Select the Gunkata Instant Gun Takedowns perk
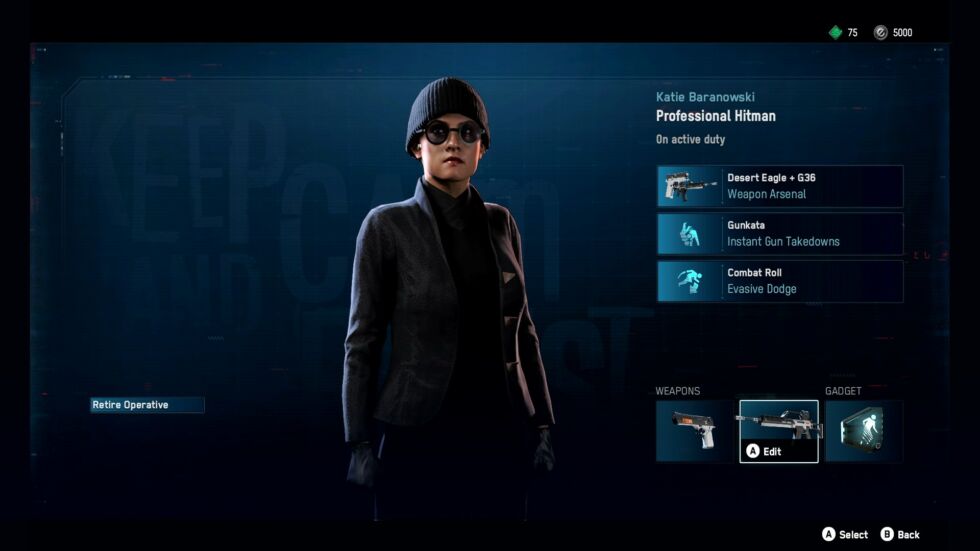Viewport: 980px width, 551px height. pos(780,234)
